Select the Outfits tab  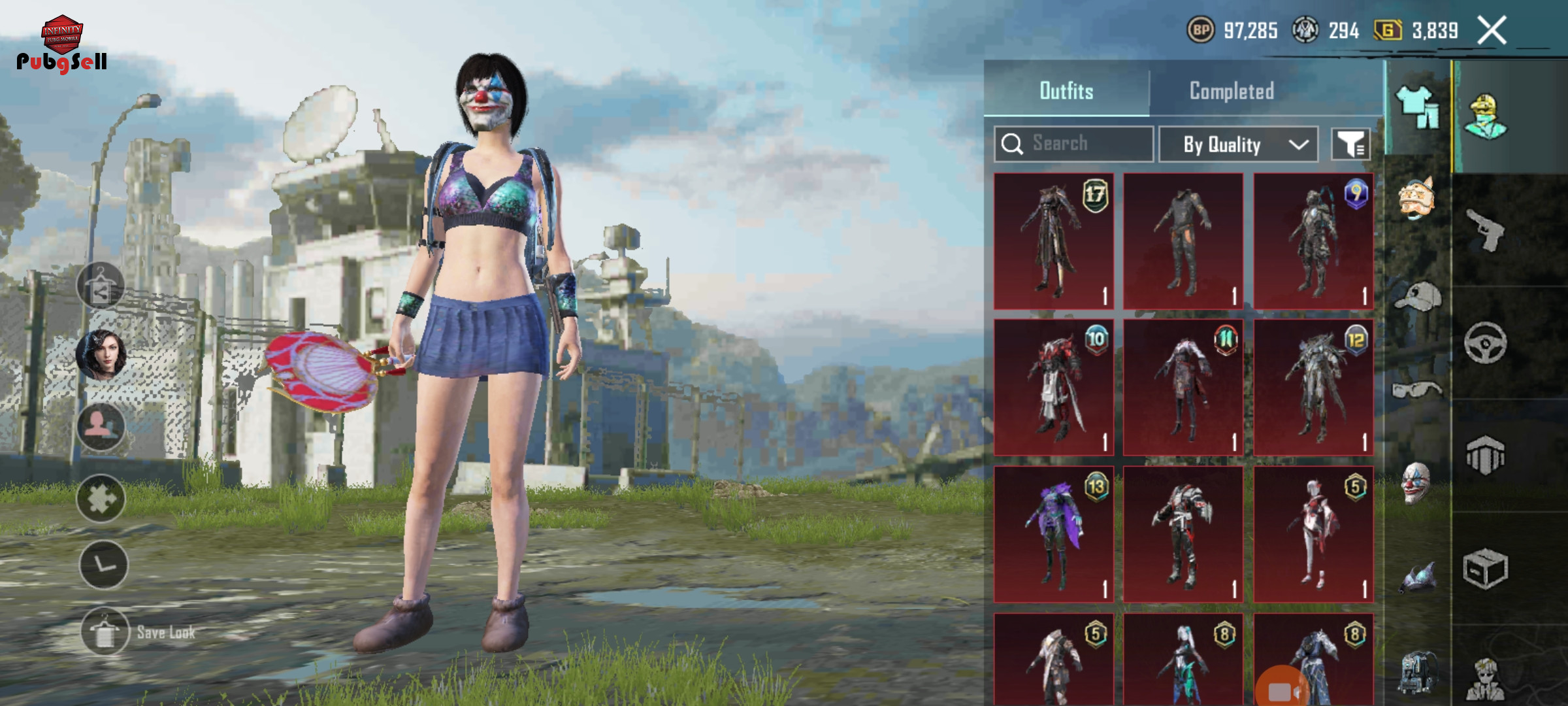pos(1066,91)
